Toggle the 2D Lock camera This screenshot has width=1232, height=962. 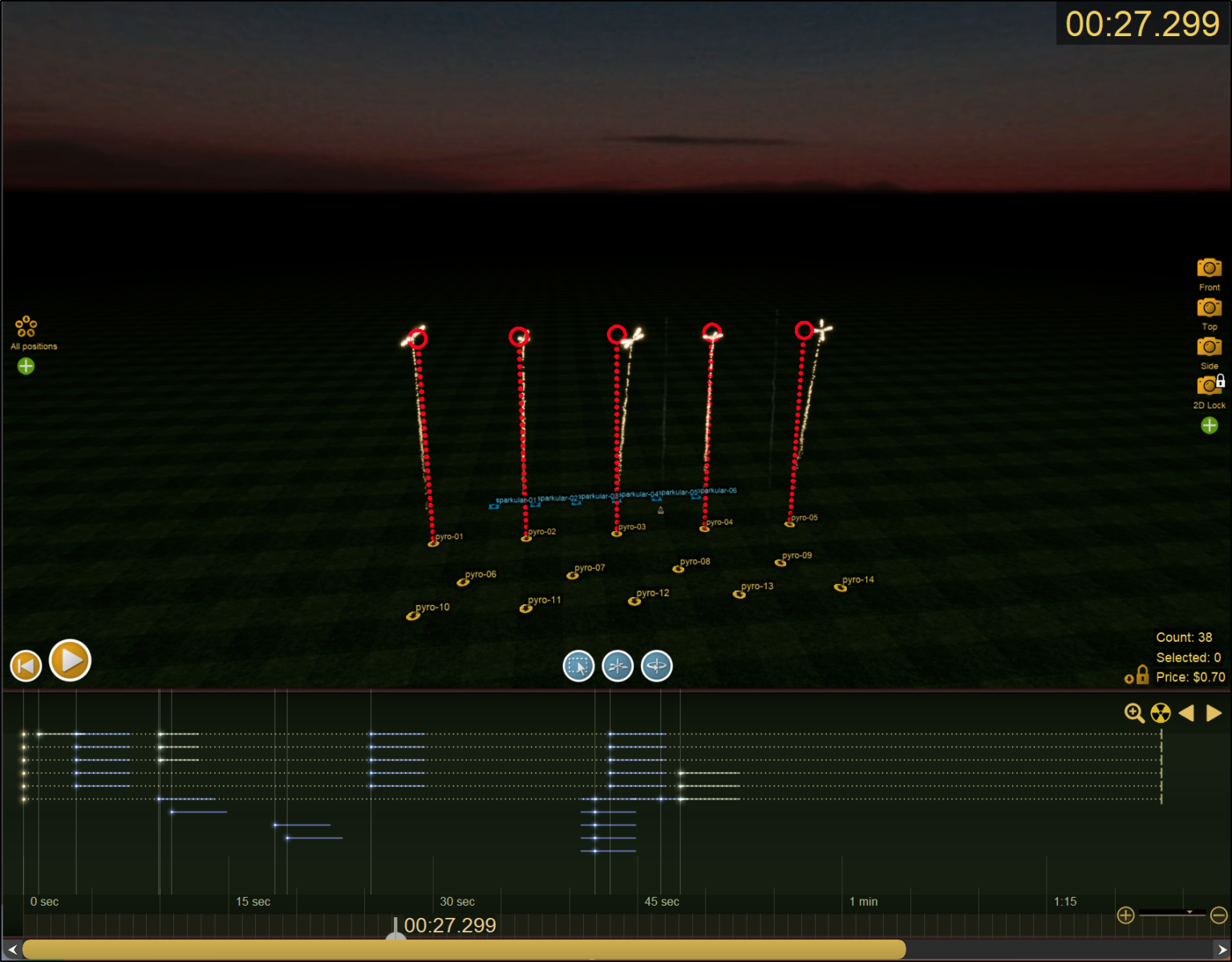click(x=1209, y=386)
